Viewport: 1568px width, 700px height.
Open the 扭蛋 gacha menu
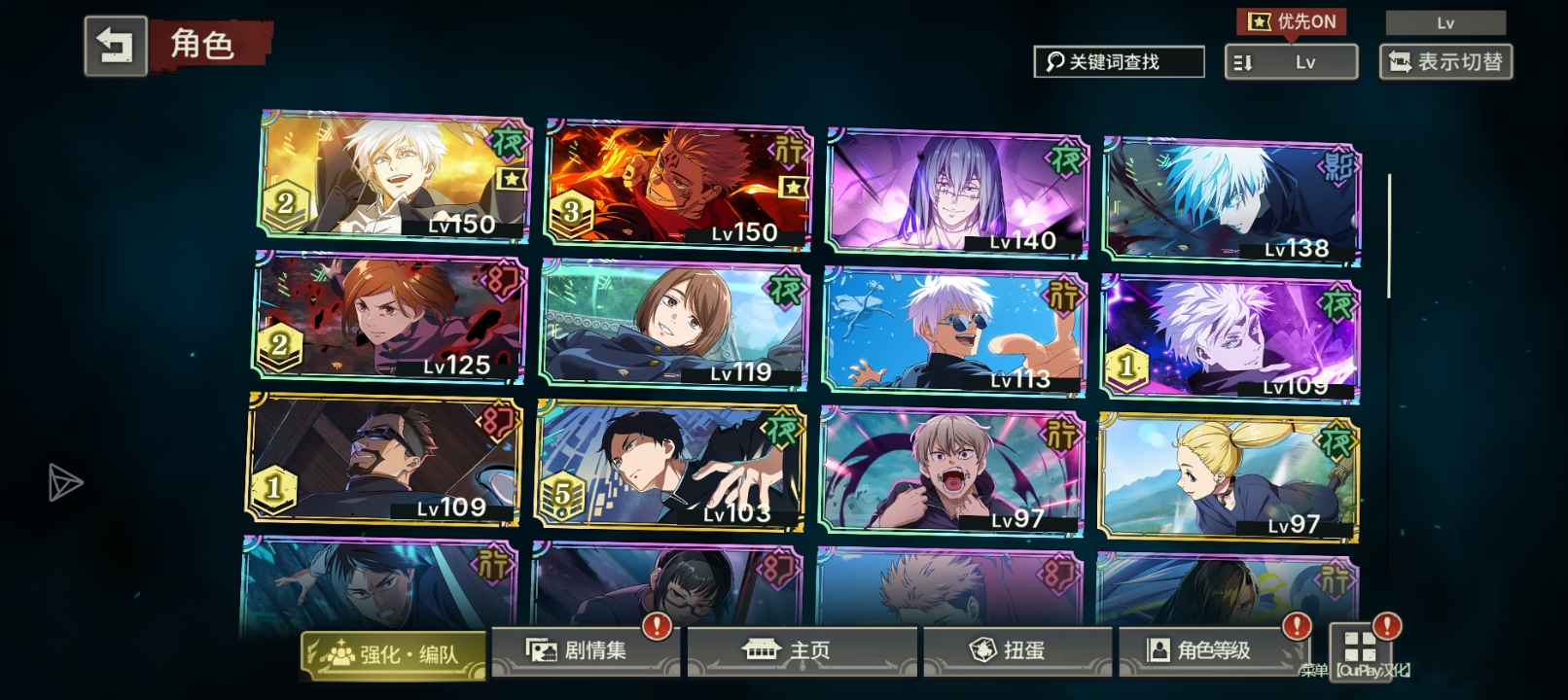1016,650
